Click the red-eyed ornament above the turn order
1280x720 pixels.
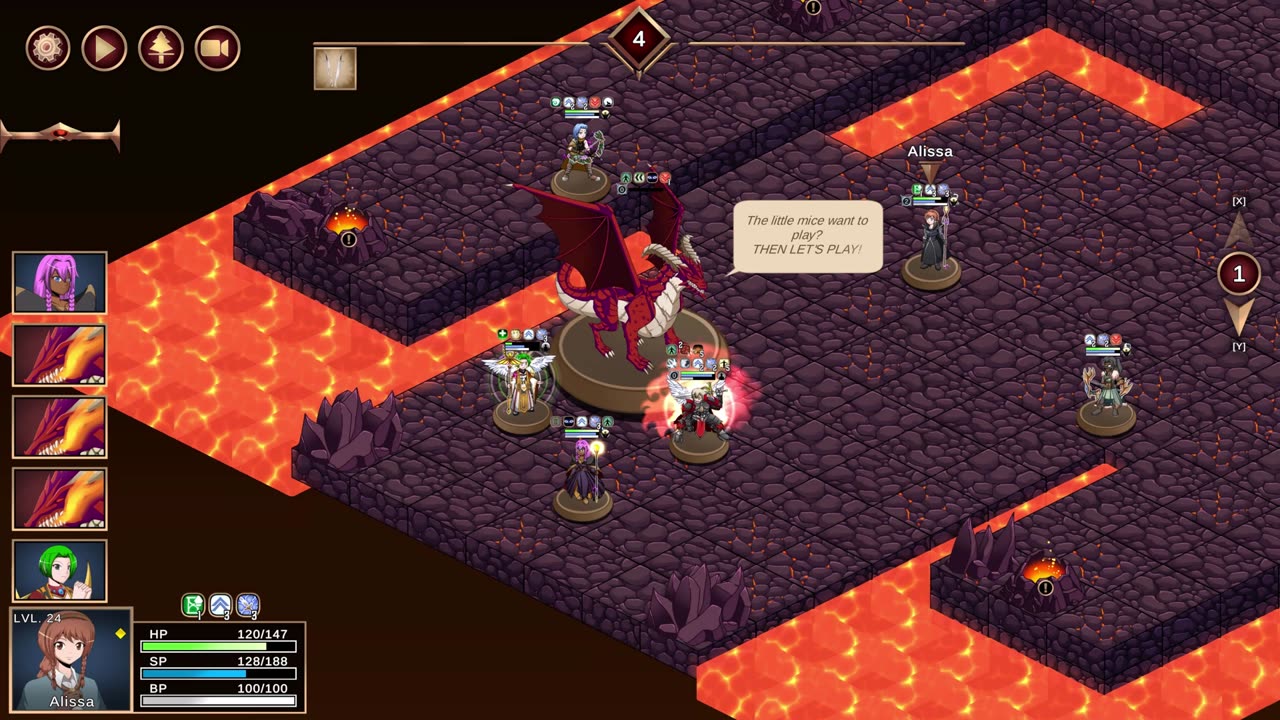pyautogui.click(x=60, y=134)
